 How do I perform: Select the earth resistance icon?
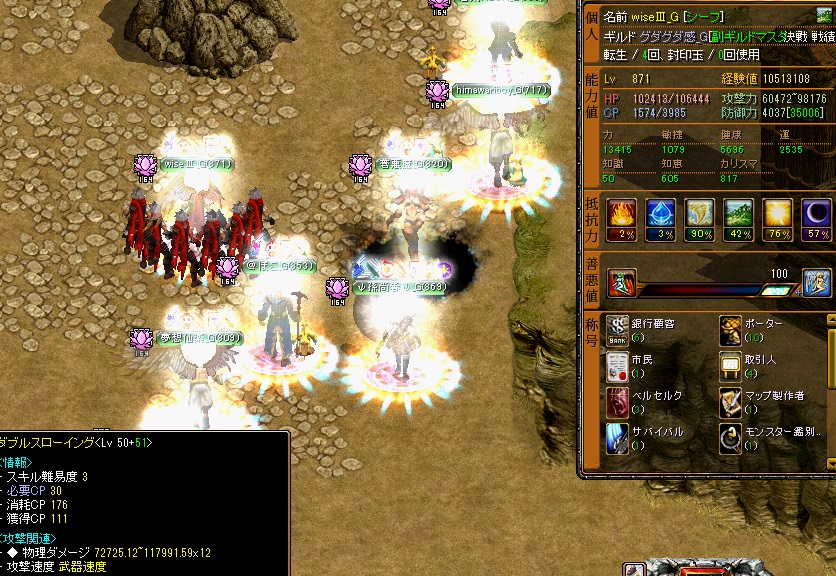click(x=738, y=213)
